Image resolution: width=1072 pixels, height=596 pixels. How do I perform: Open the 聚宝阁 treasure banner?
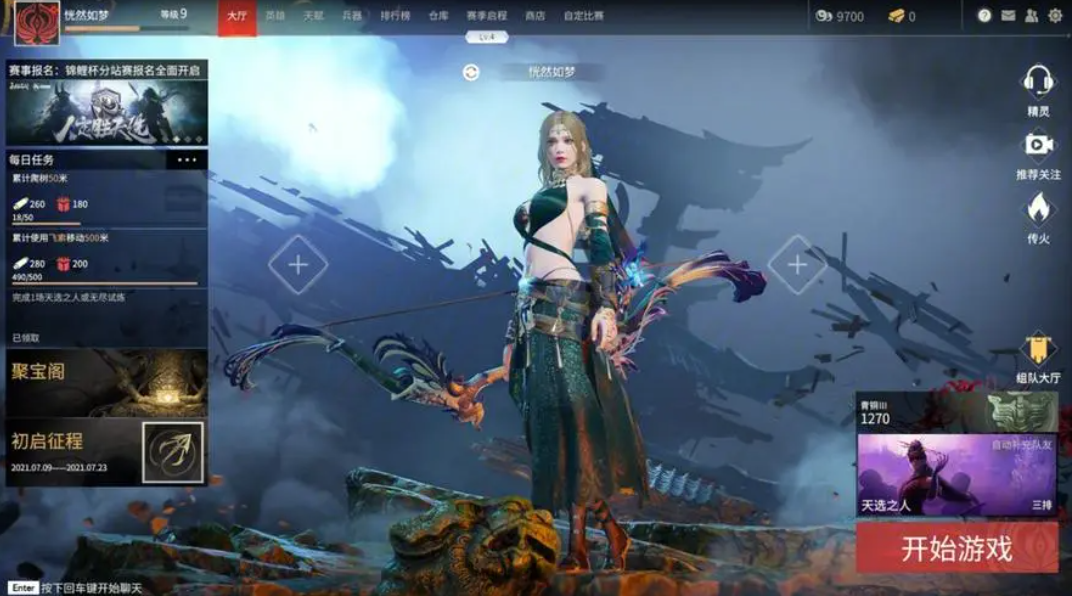pyautogui.click(x=106, y=381)
